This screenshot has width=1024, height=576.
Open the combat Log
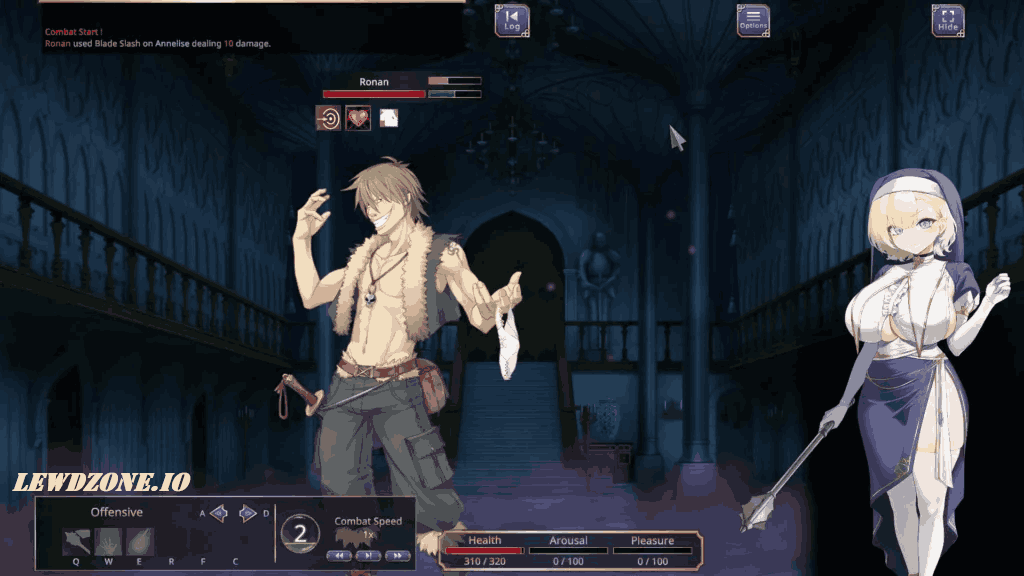(512, 20)
